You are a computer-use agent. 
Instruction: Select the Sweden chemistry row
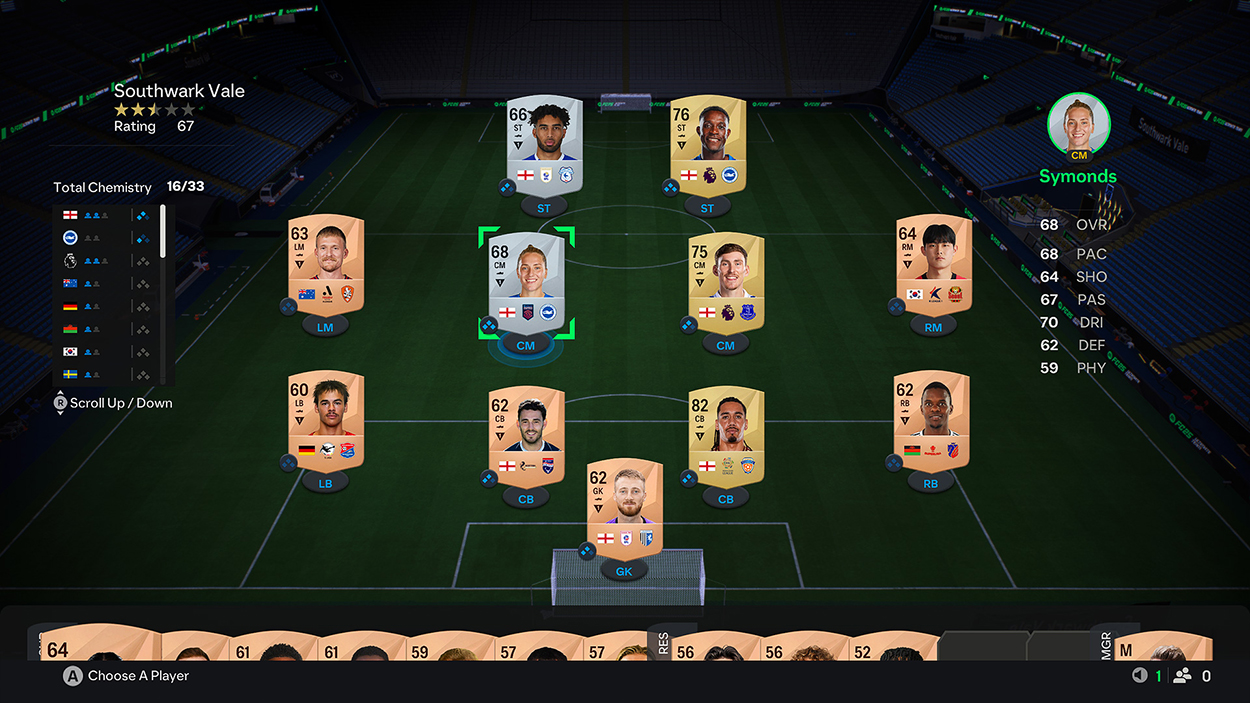coord(105,374)
